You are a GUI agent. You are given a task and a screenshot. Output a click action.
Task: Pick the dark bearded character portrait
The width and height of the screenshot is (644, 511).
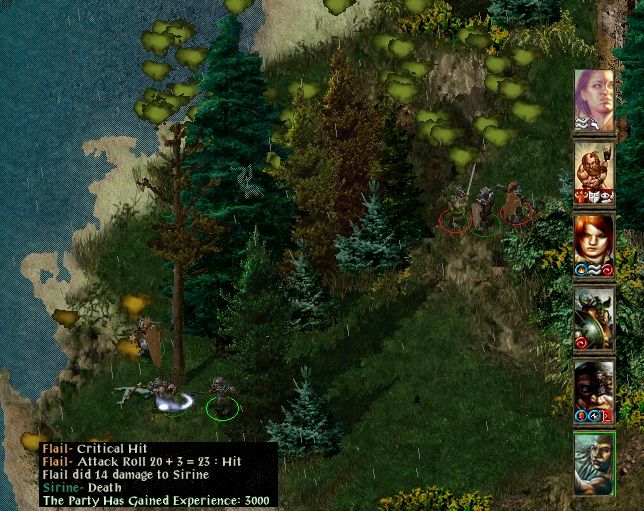pos(594,391)
